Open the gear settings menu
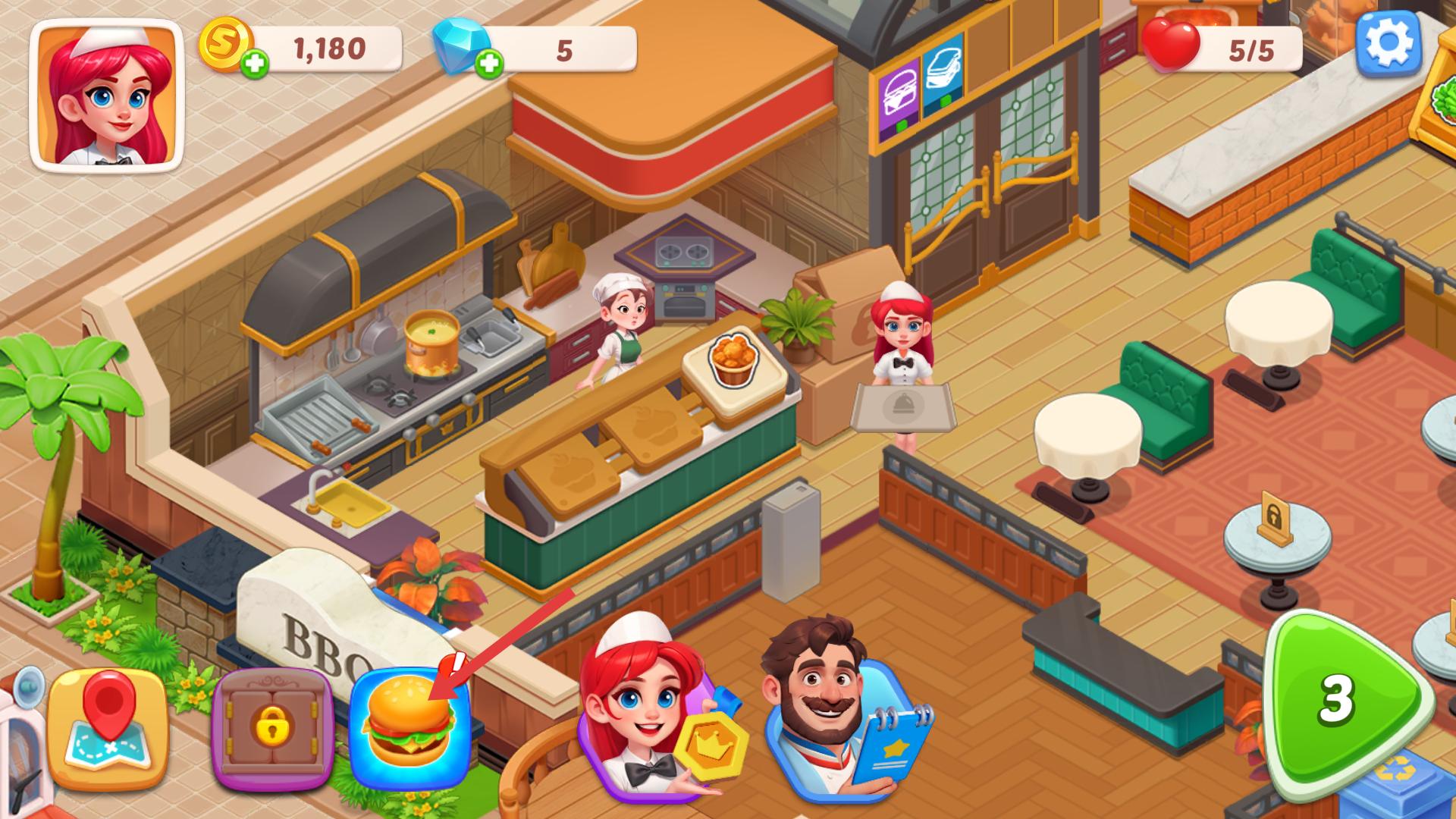The image size is (1456, 819). 1389,44
